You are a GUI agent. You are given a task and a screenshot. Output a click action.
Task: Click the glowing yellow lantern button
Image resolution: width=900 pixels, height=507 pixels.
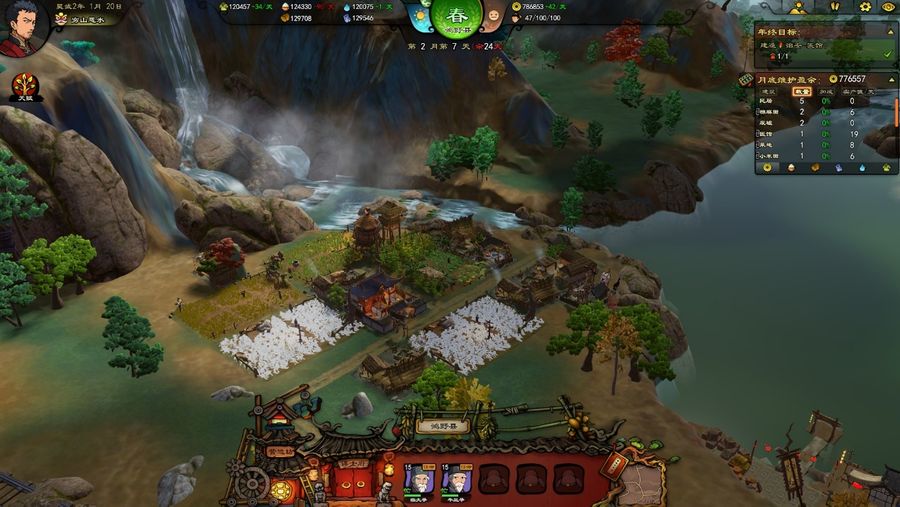[281, 490]
